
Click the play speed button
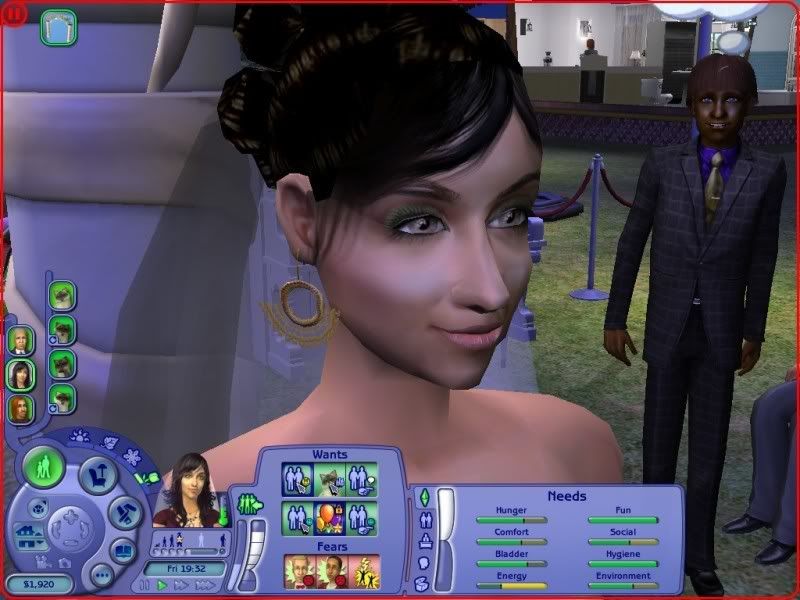point(160,585)
